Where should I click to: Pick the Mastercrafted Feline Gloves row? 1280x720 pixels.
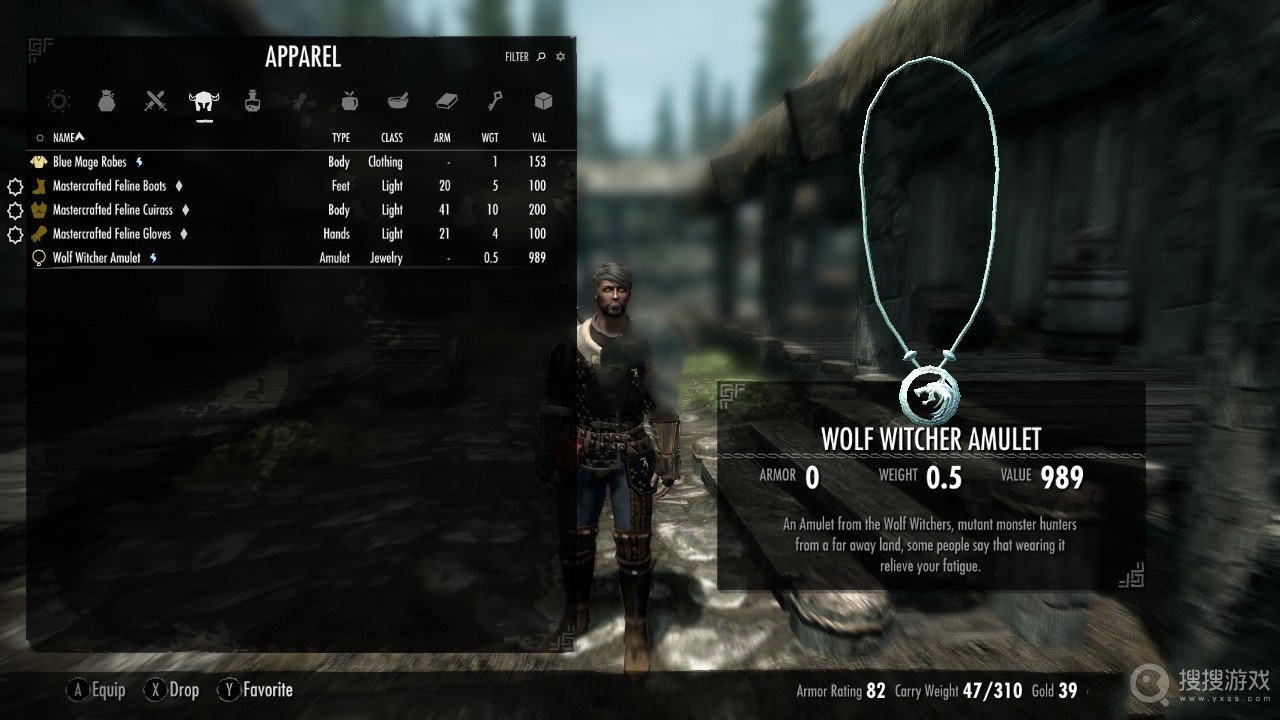pos(112,234)
